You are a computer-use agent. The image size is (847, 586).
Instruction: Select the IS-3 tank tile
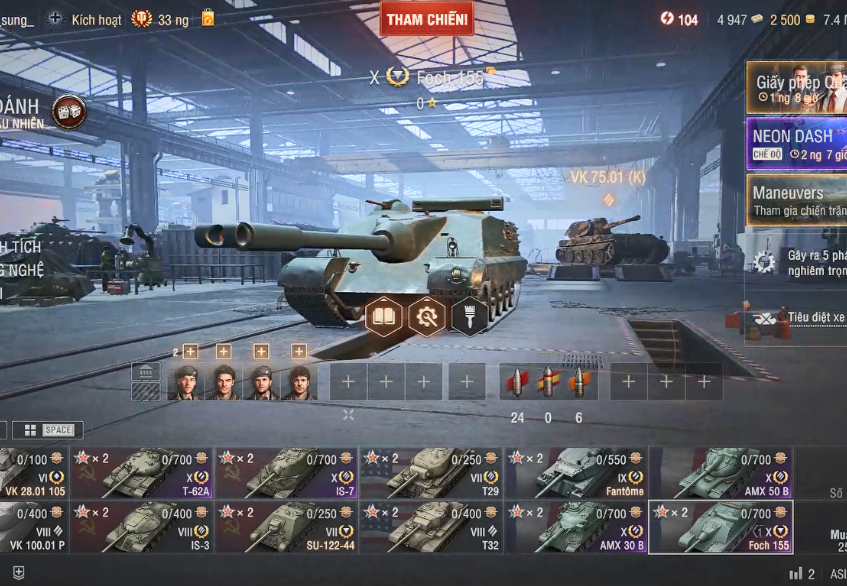[141, 527]
